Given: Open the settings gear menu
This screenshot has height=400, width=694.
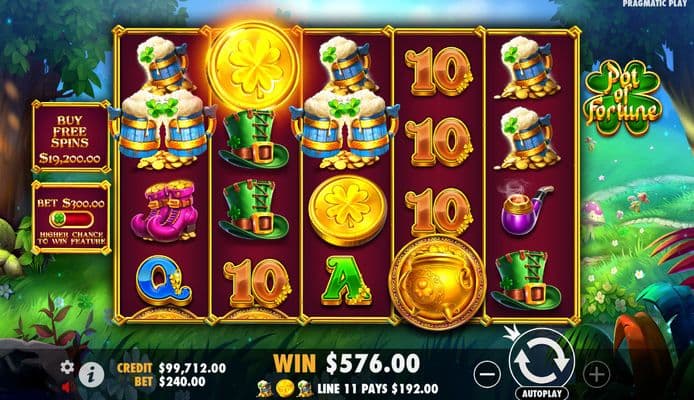Looking at the screenshot, I should 68,367.
